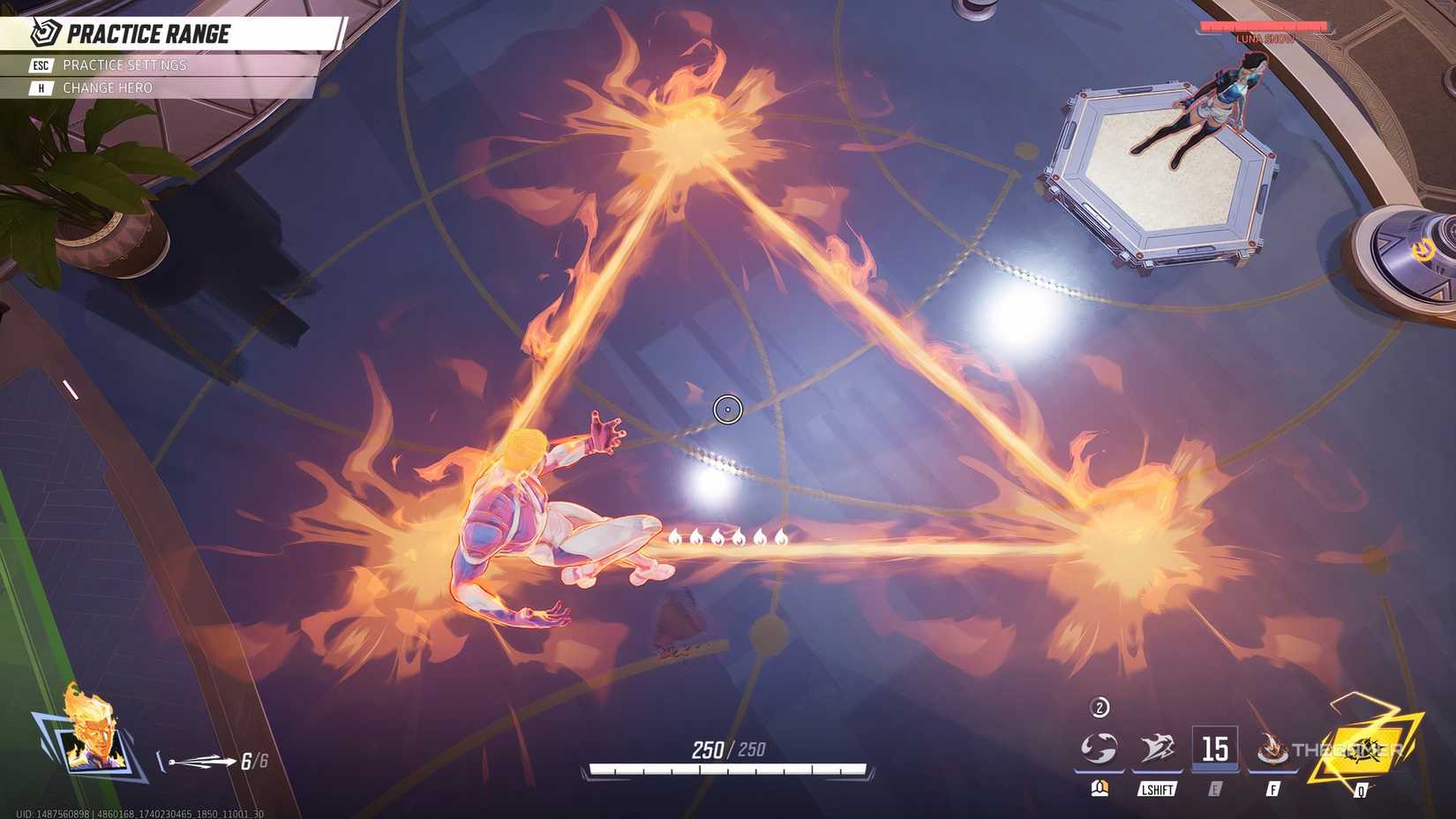Click the last flame charge pip
Image resolution: width=1456 pixels, height=819 pixels.
pos(780,537)
